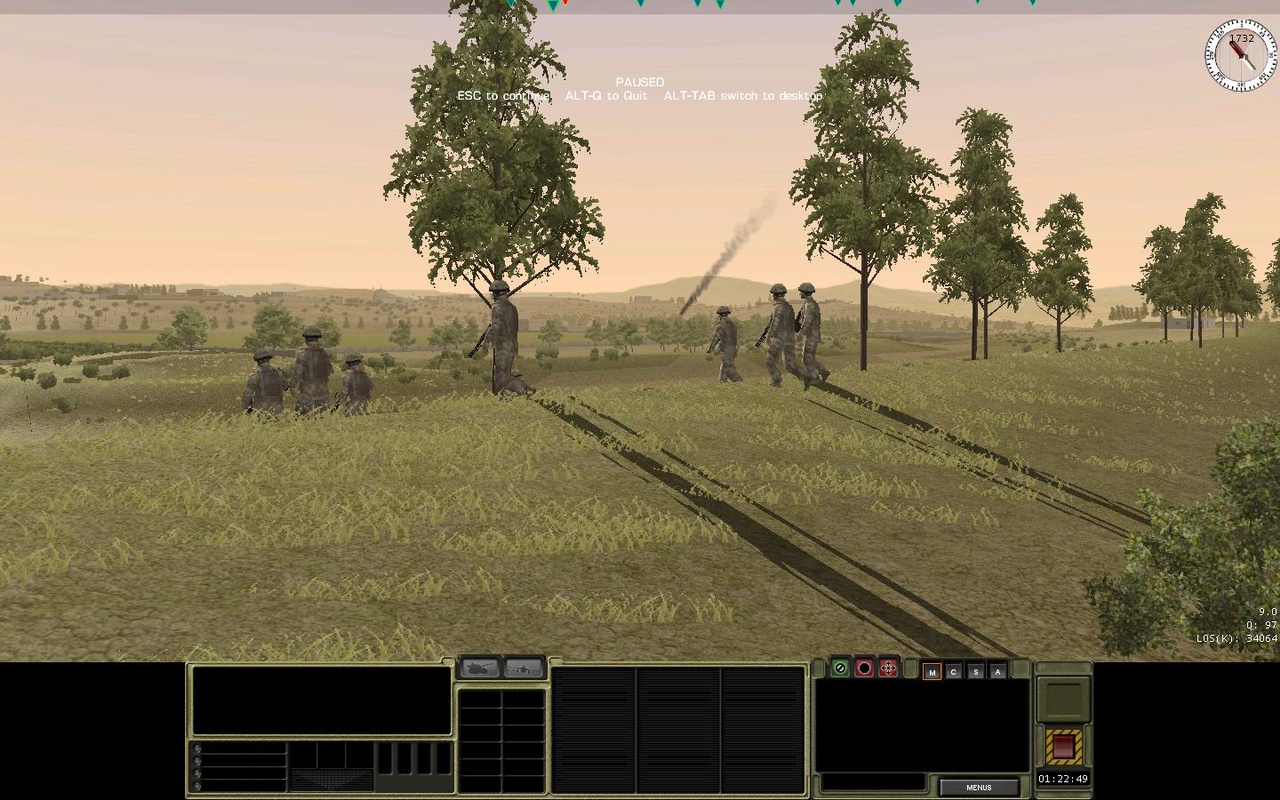Toggle the A commands group
Viewport: 1280px width, 800px height.
pos(997,671)
